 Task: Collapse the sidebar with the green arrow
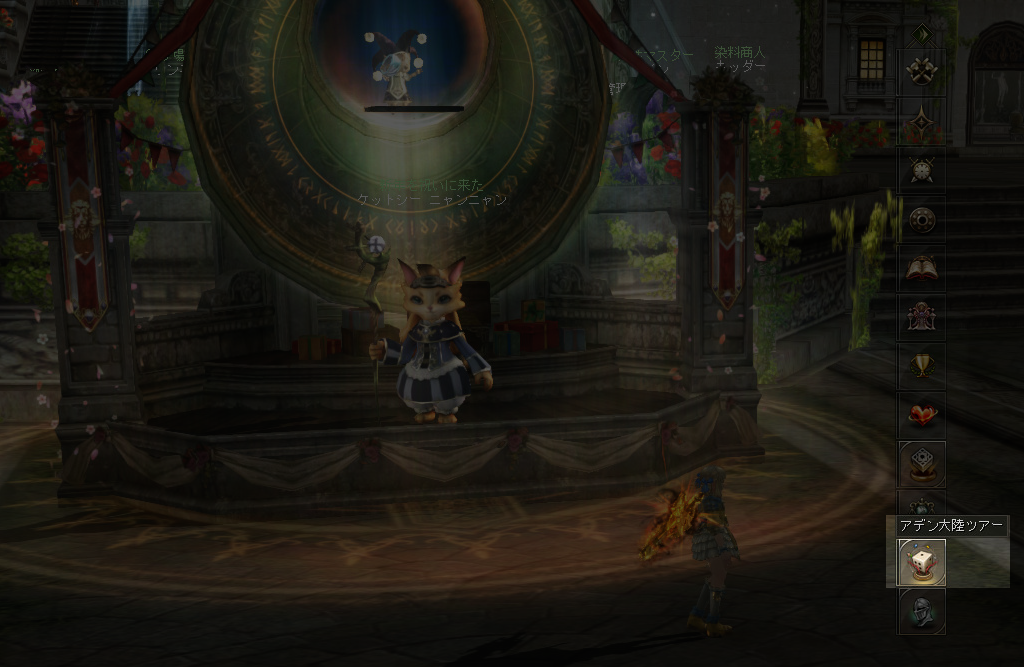[x=921, y=35]
